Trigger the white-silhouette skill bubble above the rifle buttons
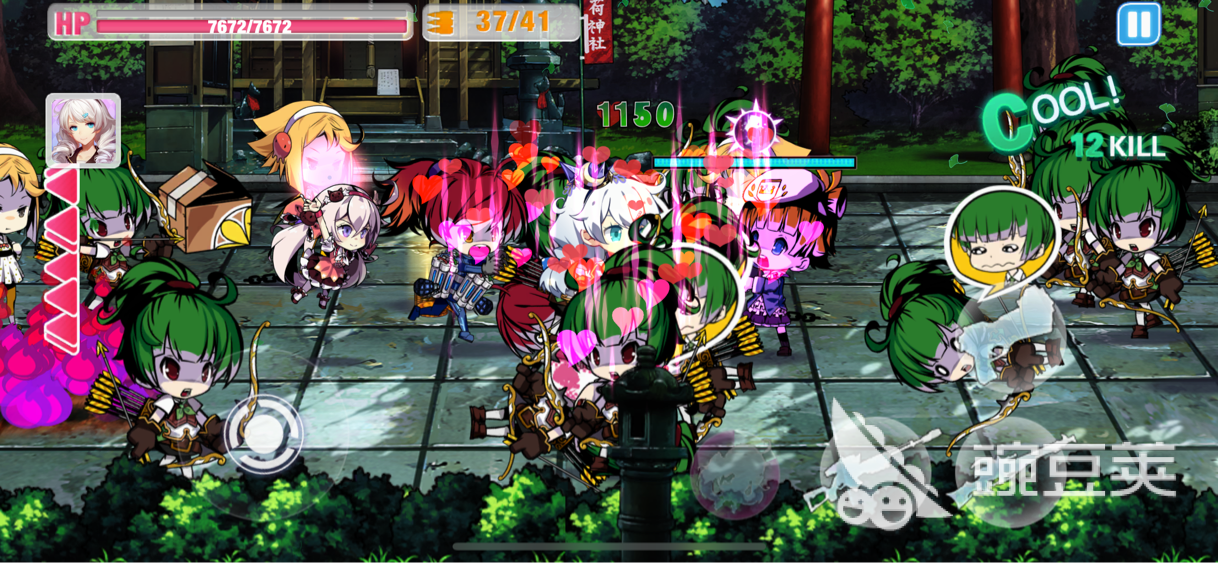 [1011, 338]
